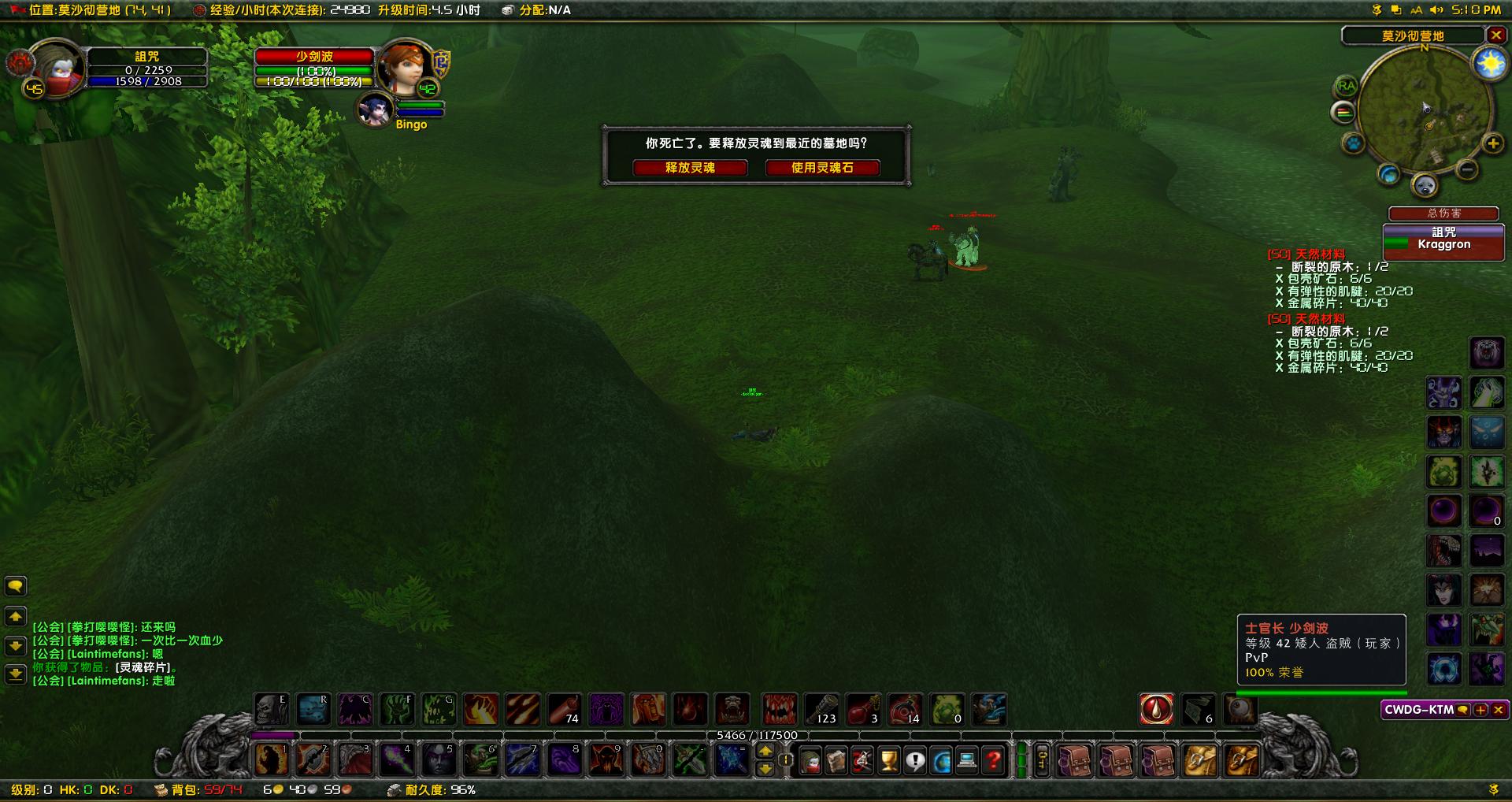
Task: Choose 使用灵魂石 to use soulstone
Action: [x=822, y=168]
